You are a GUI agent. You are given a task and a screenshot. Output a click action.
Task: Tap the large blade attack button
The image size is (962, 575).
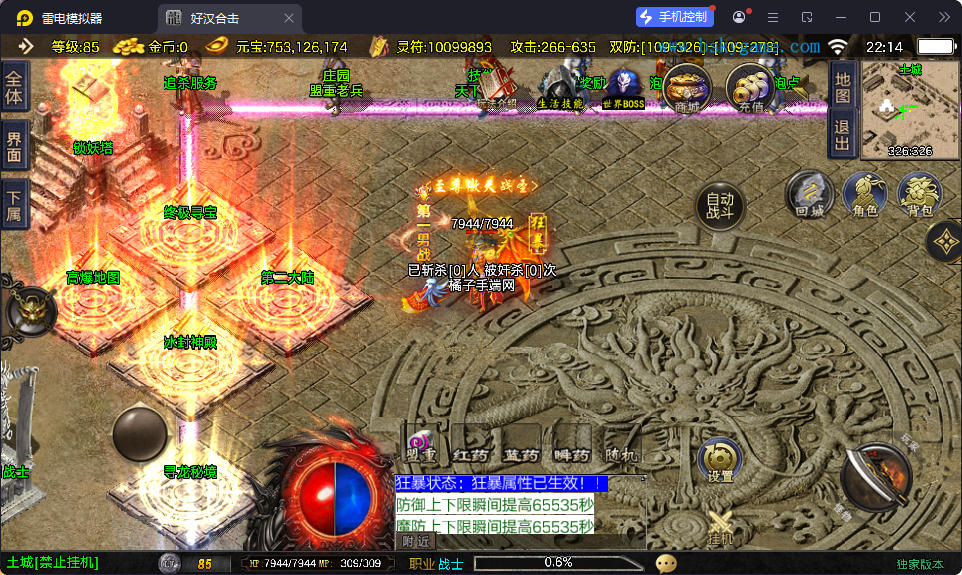875,478
